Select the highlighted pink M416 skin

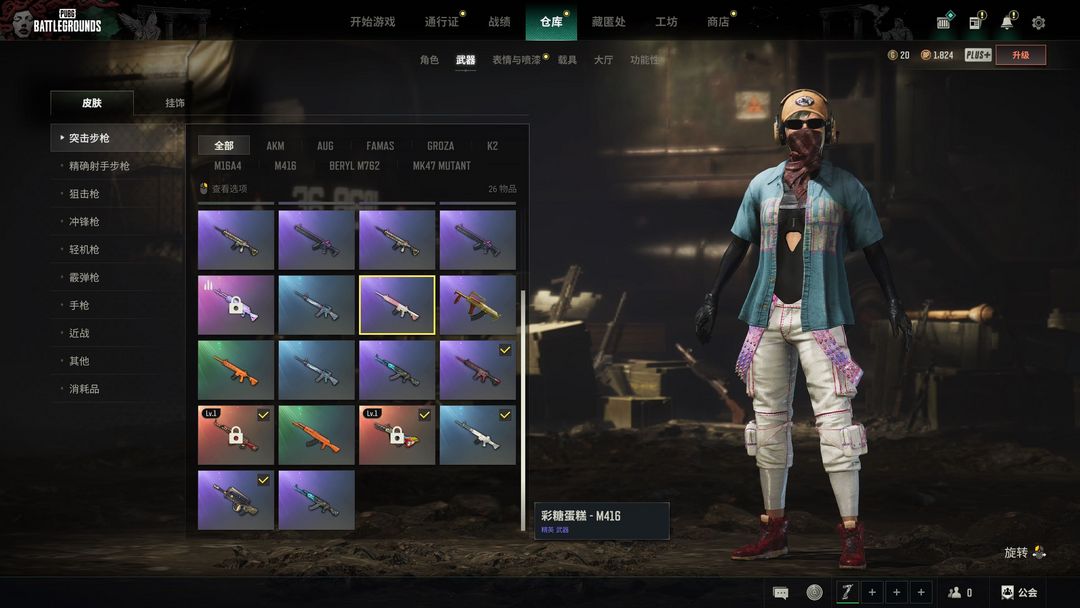(397, 305)
